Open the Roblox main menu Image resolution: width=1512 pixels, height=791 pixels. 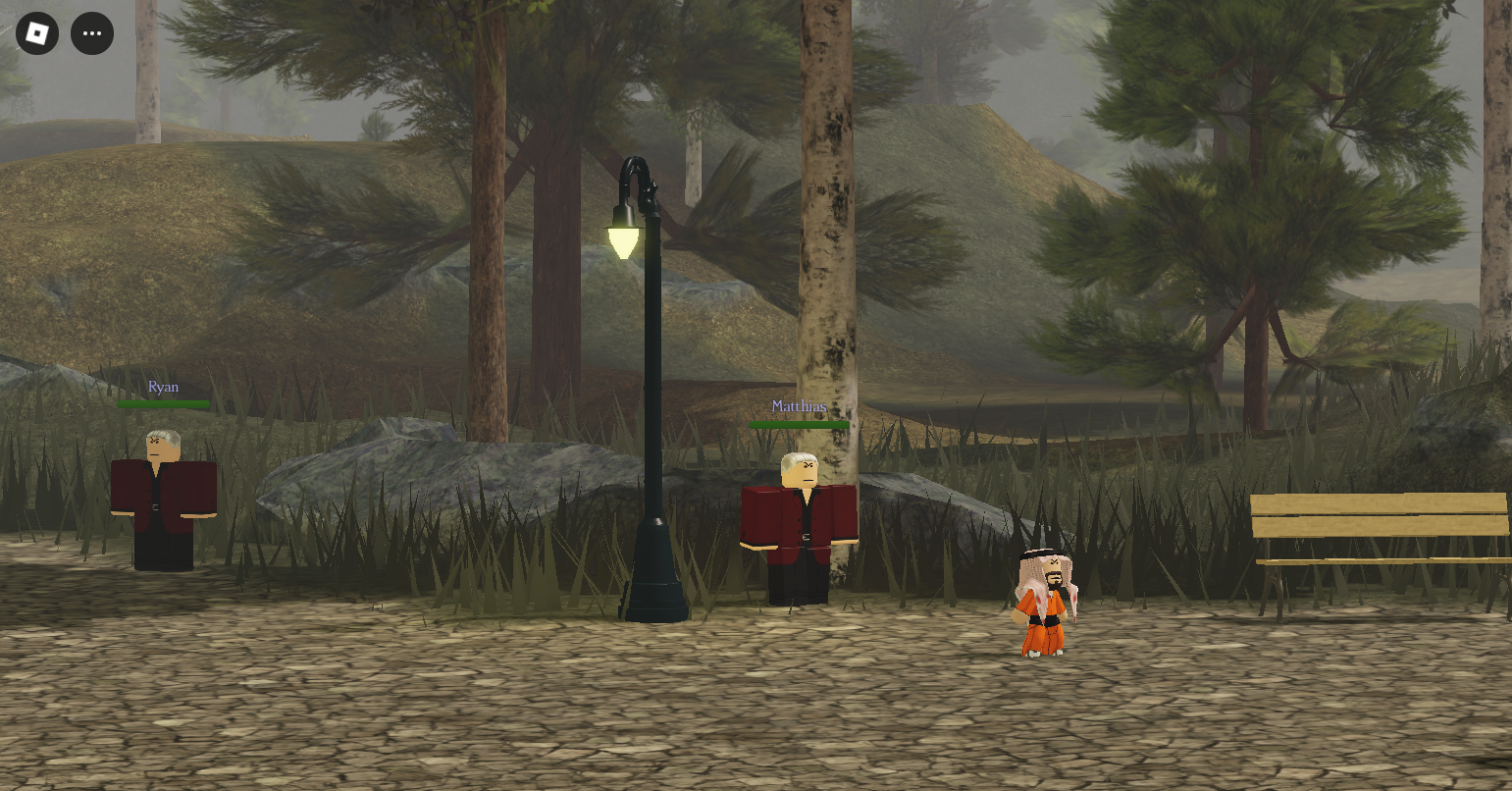click(37, 33)
